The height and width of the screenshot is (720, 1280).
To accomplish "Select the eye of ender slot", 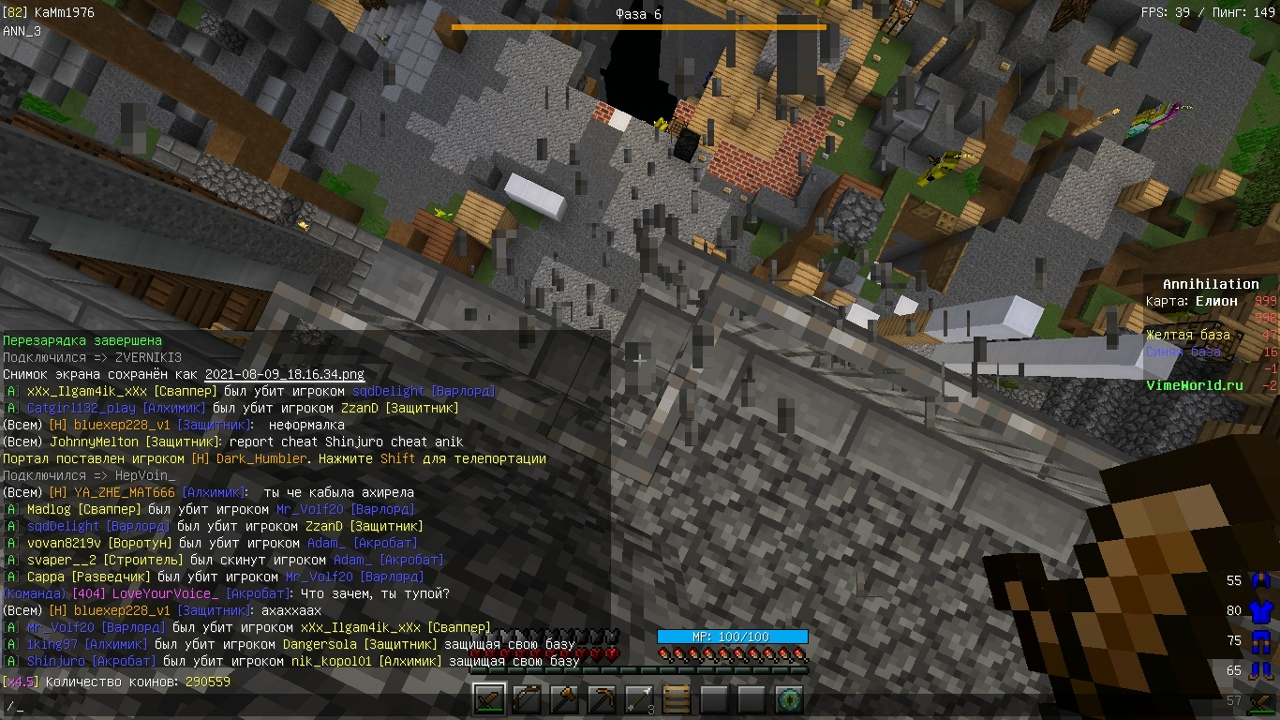I will 790,699.
